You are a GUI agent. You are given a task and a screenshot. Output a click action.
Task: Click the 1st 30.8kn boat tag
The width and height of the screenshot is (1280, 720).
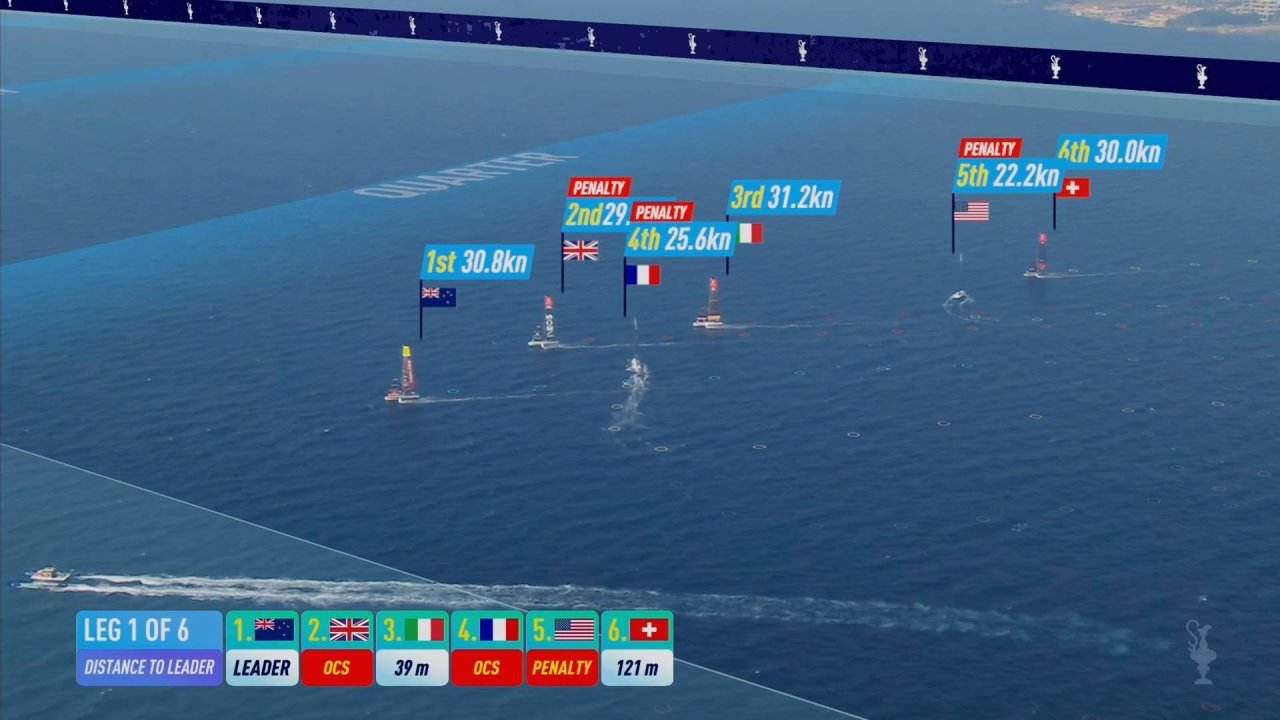point(477,262)
